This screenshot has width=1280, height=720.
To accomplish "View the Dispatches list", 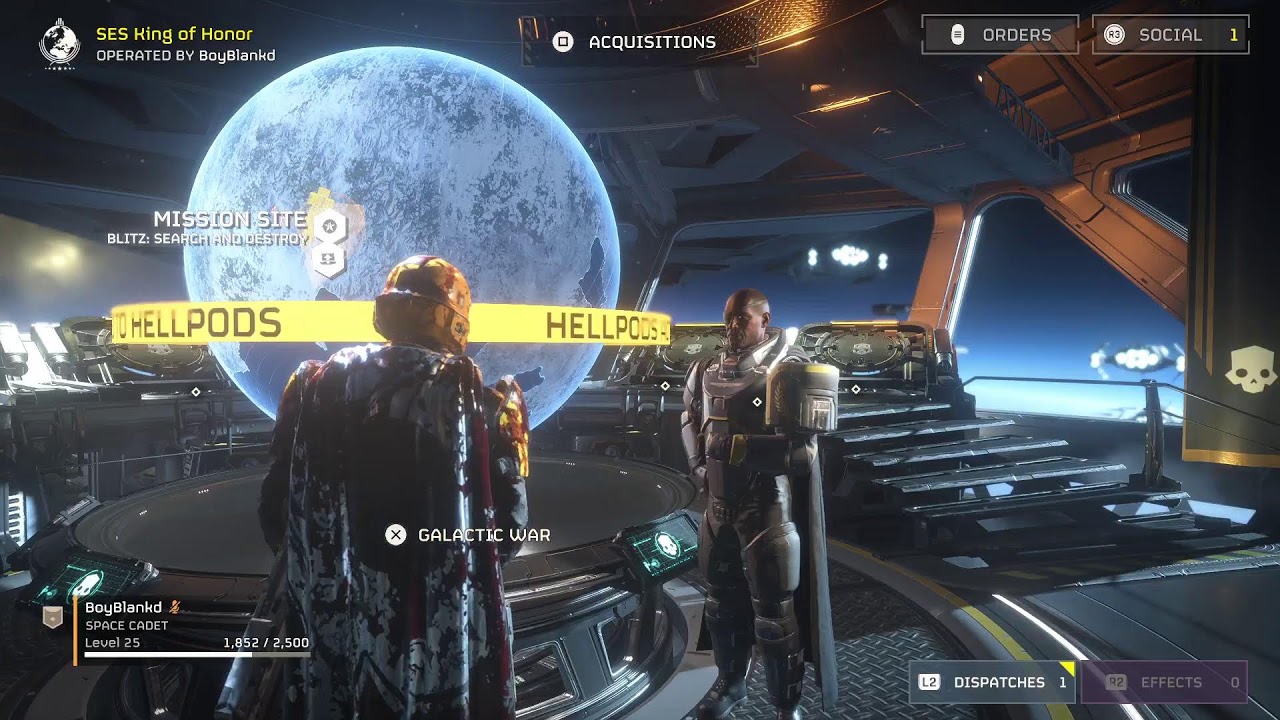I will pyautogui.click(x=993, y=682).
